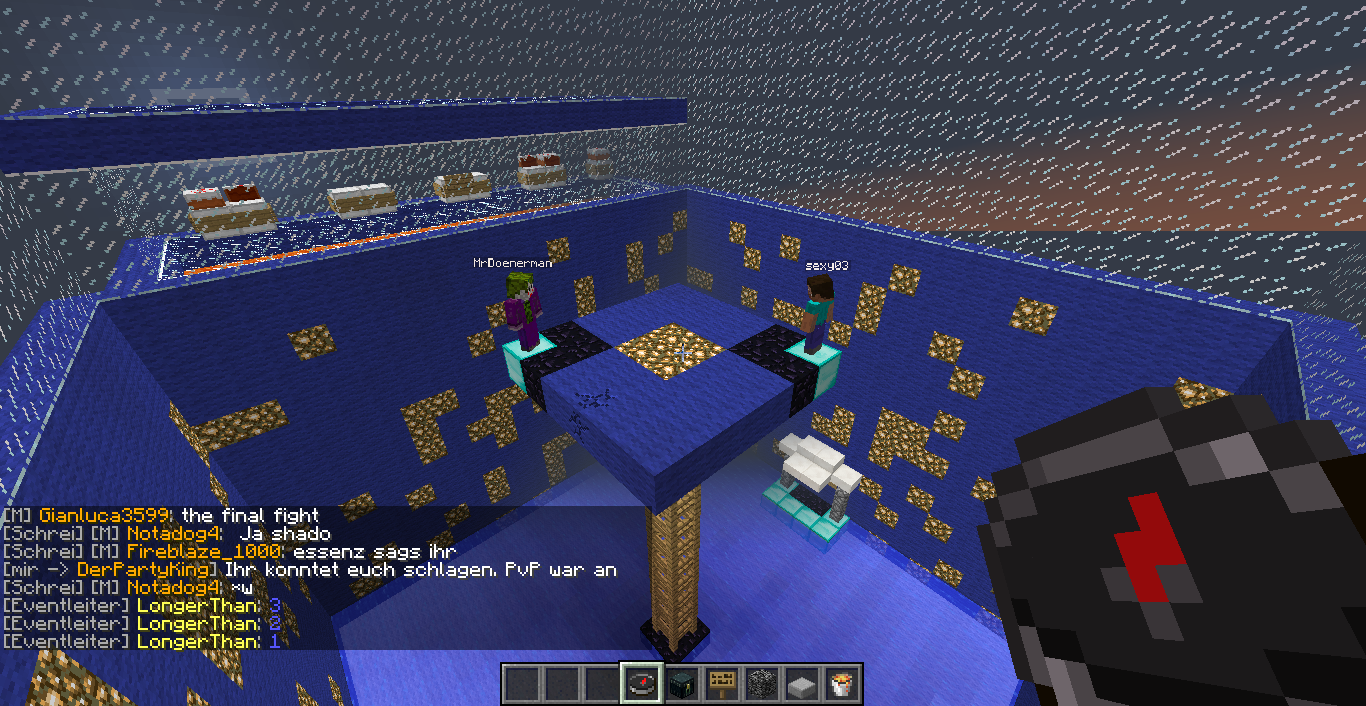Screen dimensions: 1366x706
Task: Select the bedrock block hotbar slot
Action: pyautogui.click(x=762, y=684)
